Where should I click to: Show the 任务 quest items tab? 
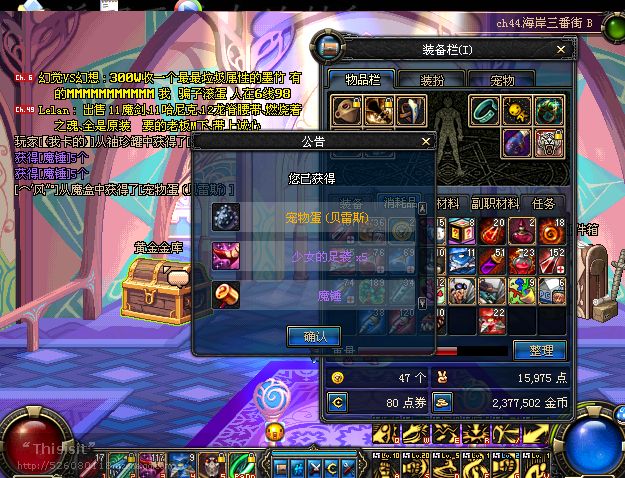coord(543,203)
